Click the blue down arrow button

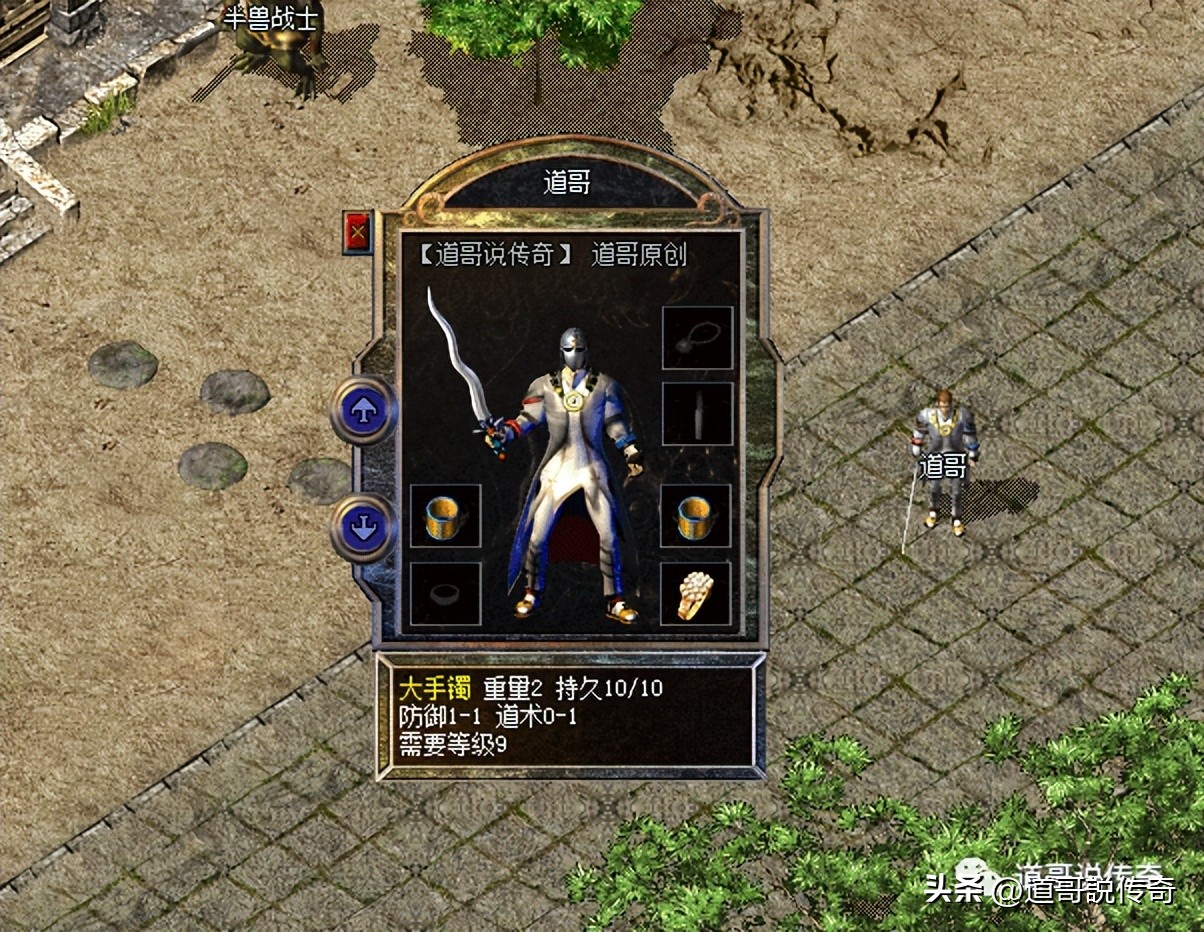(363, 527)
